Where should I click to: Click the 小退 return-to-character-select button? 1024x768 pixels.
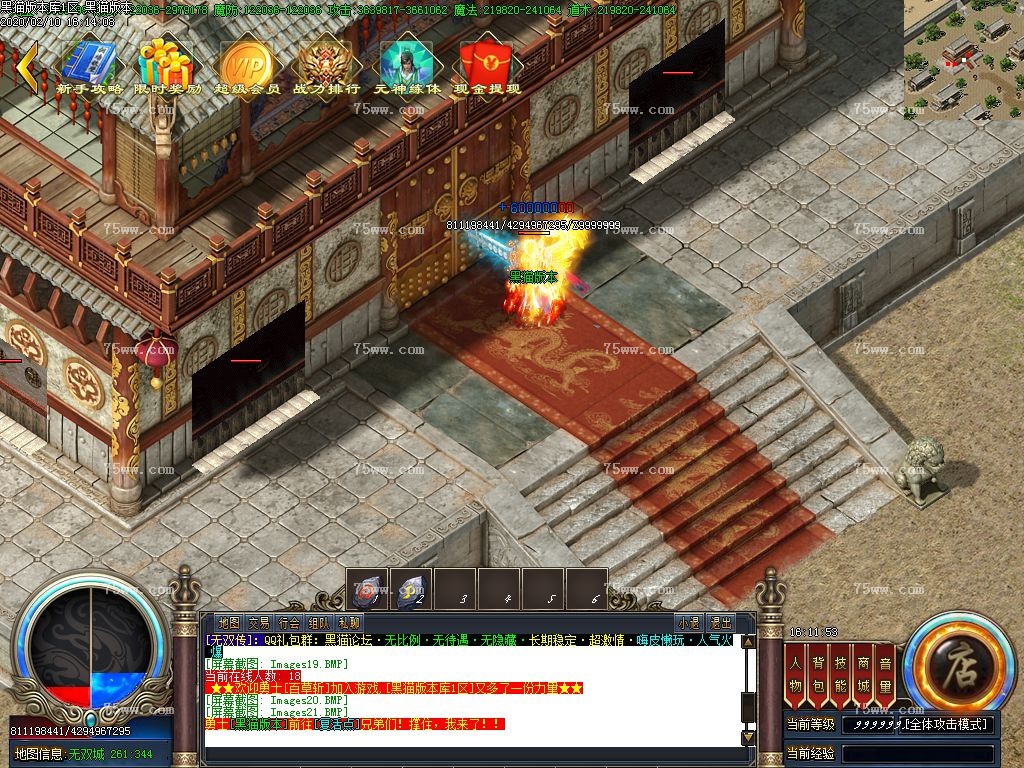(x=688, y=623)
